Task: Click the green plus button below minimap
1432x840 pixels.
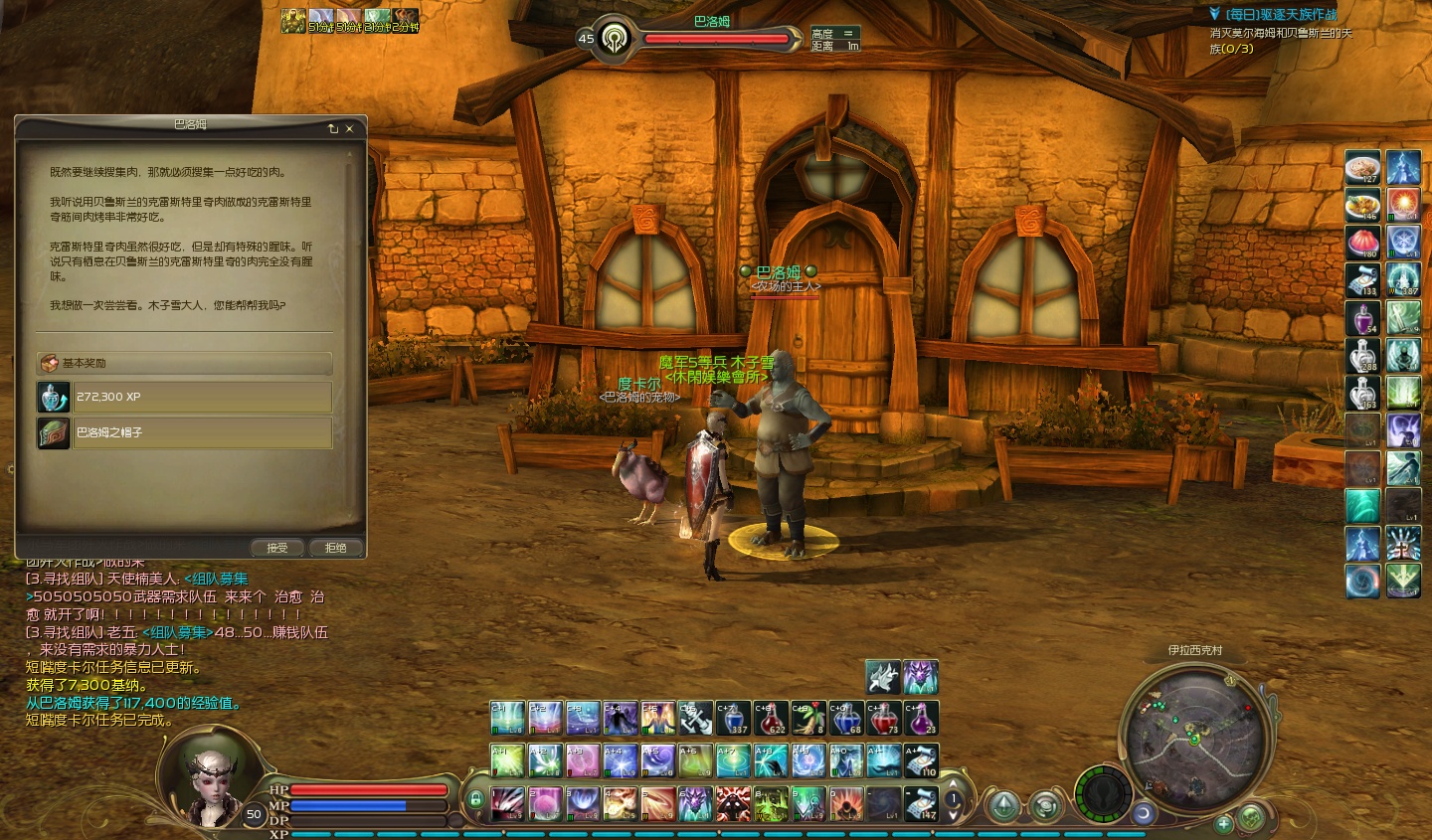Action: (x=1223, y=823)
